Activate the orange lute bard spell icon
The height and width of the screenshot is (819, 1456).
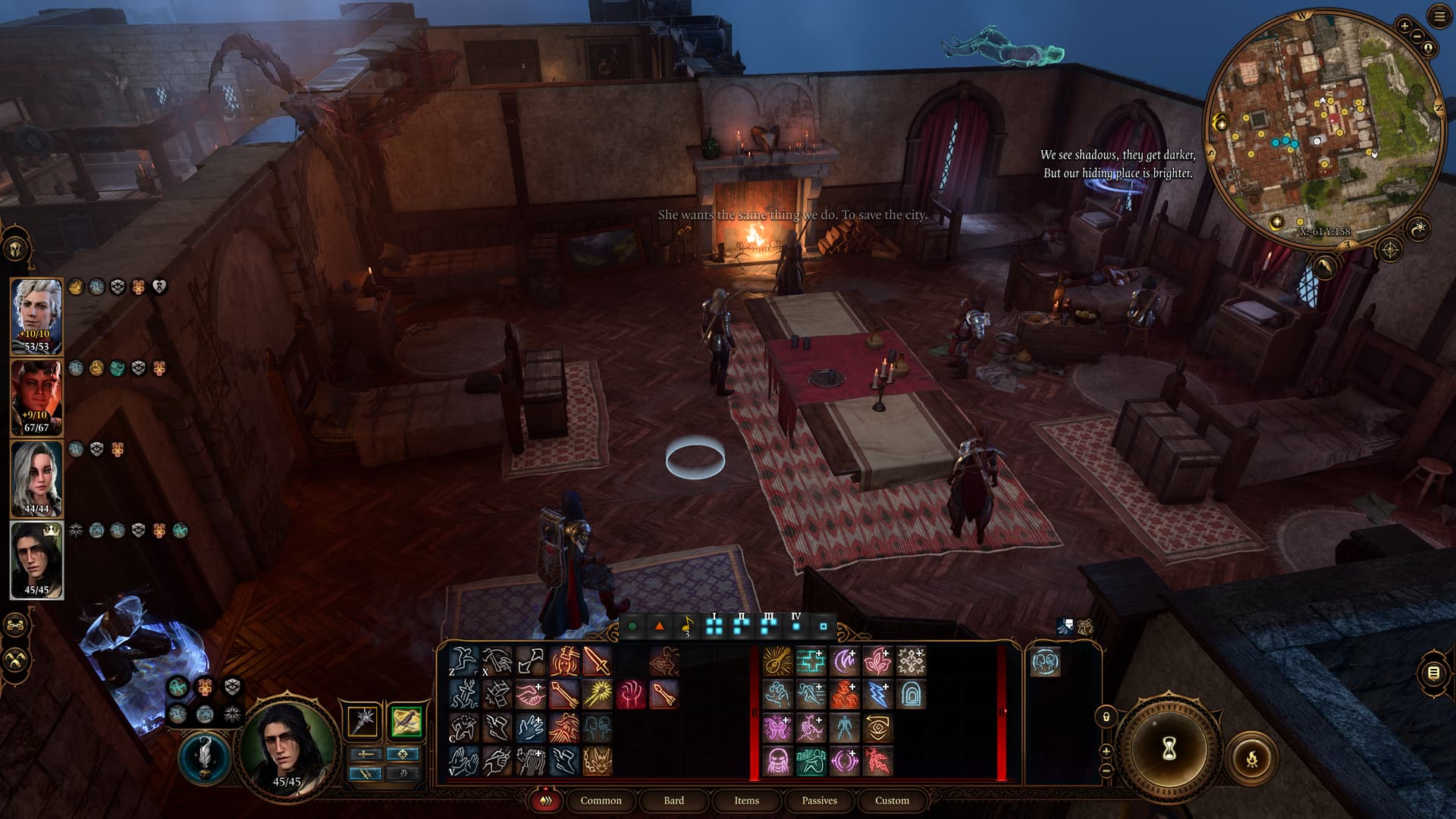[777, 661]
